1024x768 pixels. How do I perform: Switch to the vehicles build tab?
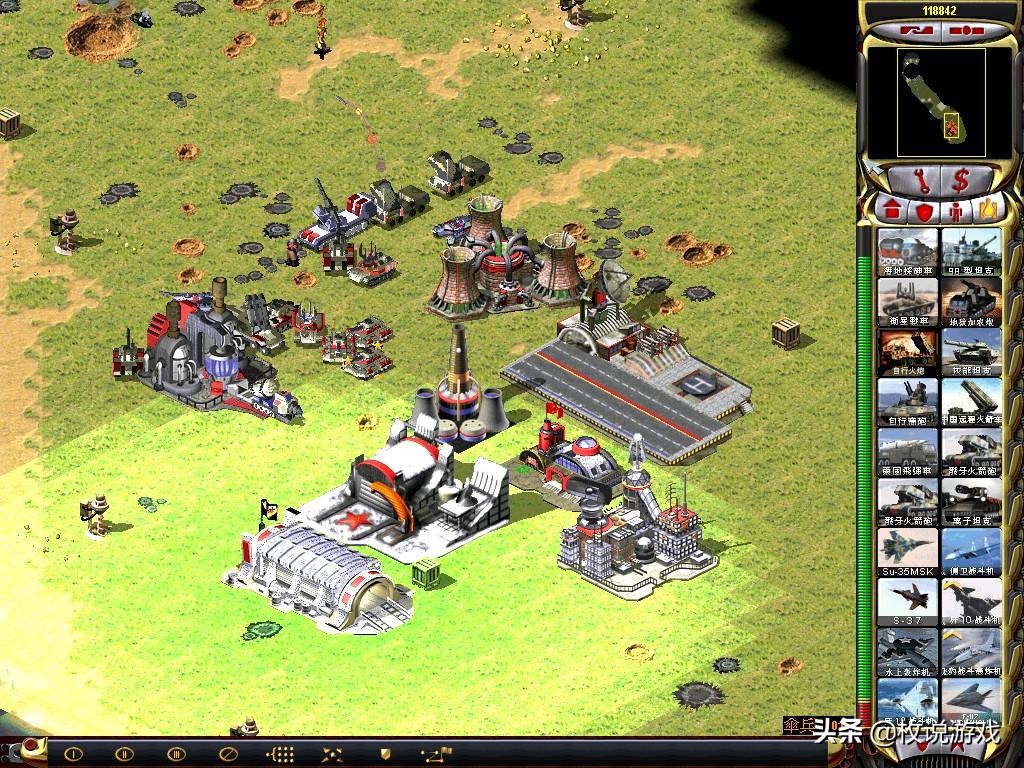pos(988,210)
